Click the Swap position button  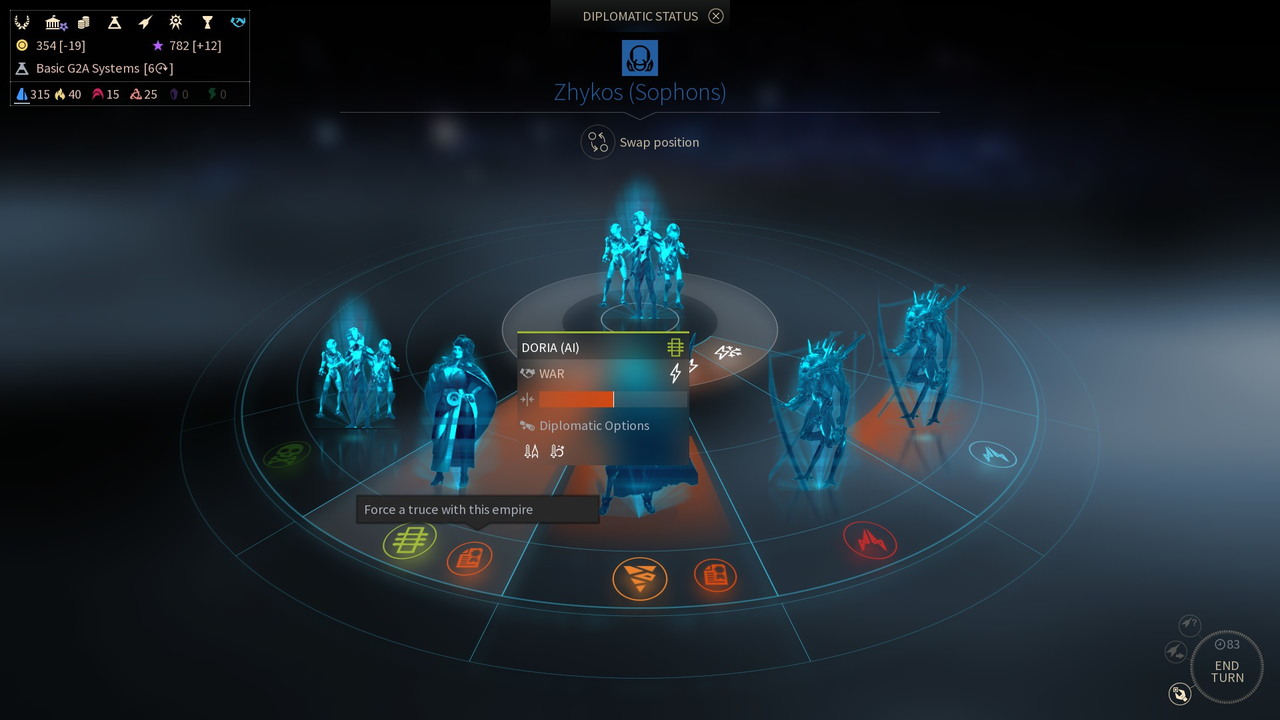point(598,142)
